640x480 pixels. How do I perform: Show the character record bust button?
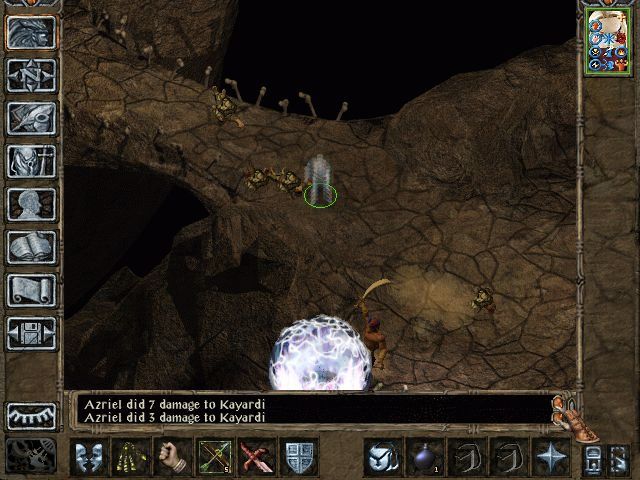[31, 204]
